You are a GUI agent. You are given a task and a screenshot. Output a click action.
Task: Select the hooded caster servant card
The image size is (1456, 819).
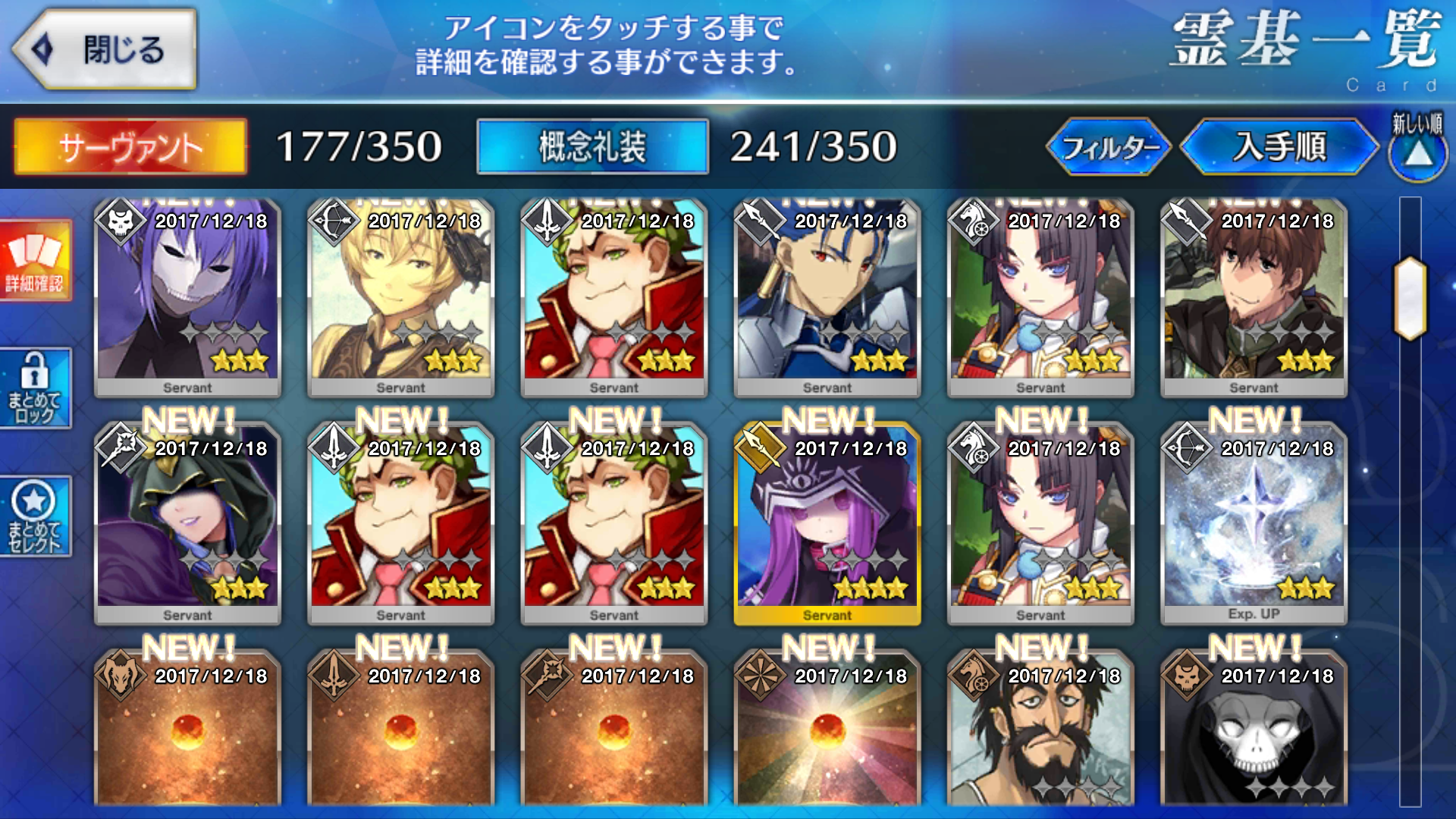coord(187,525)
